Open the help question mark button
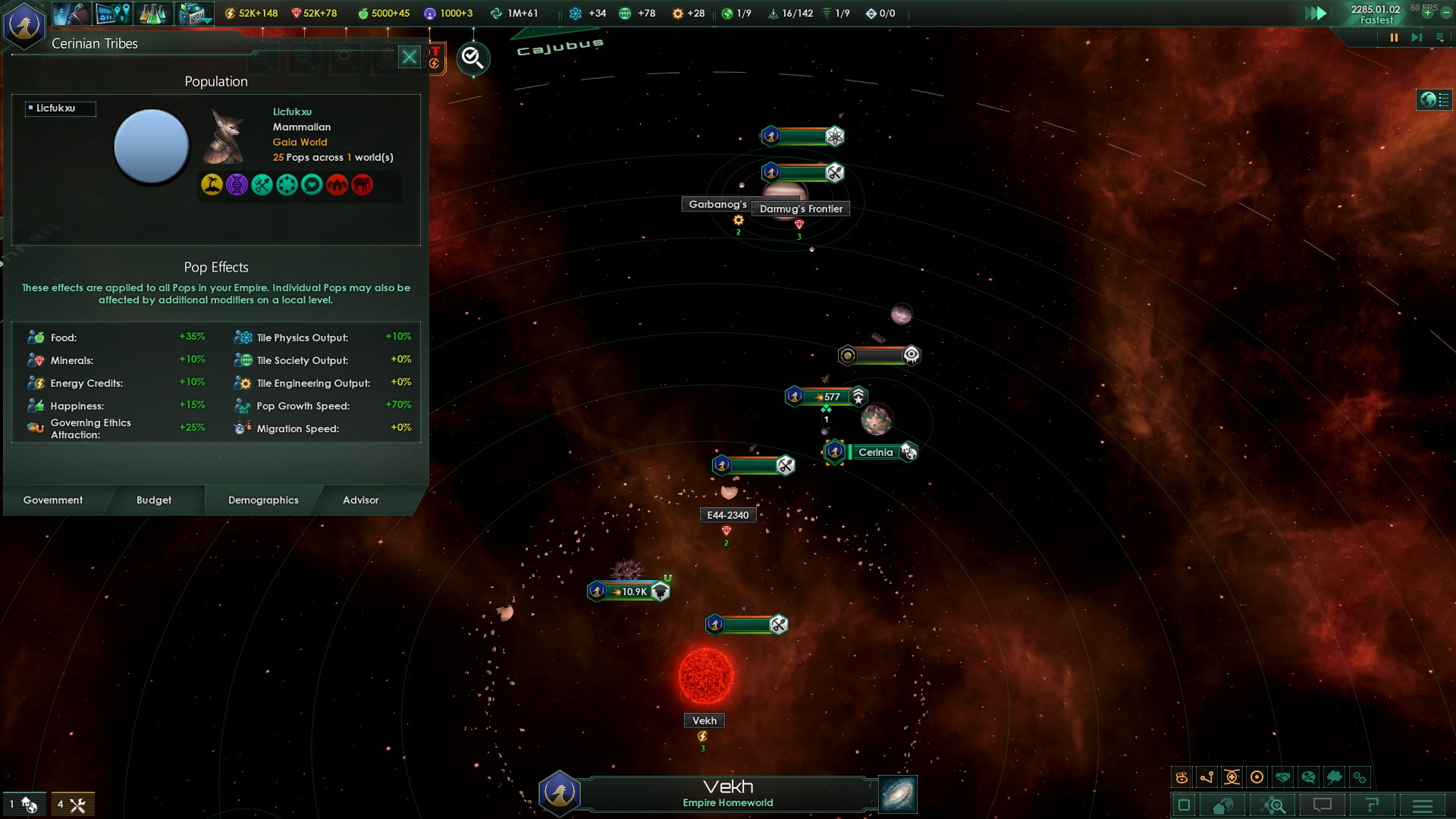Image resolution: width=1456 pixels, height=819 pixels. click(1372, 805)
